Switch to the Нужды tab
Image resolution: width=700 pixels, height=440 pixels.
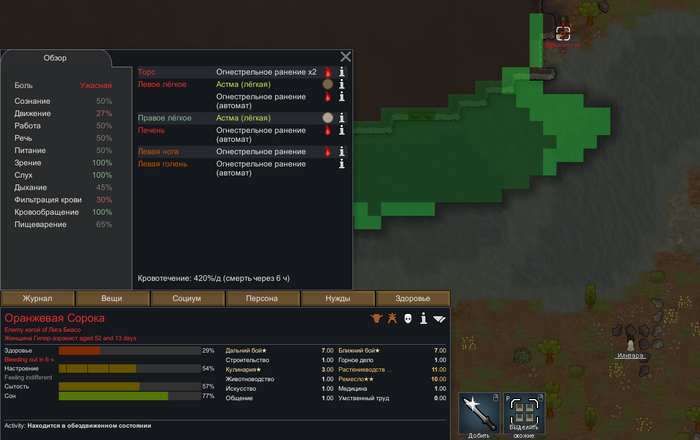point(337,299)
